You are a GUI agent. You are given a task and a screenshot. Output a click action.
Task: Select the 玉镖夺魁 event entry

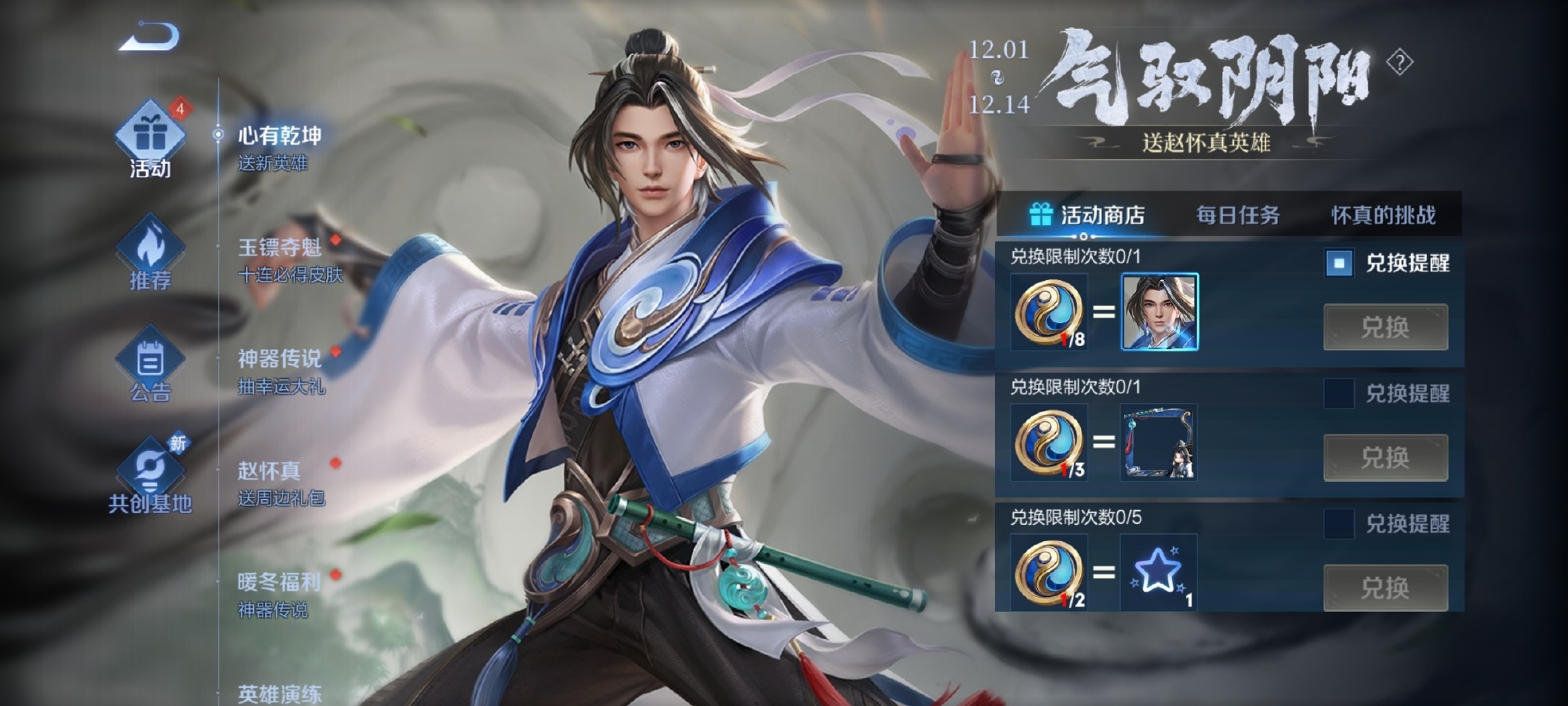(289, 260)
